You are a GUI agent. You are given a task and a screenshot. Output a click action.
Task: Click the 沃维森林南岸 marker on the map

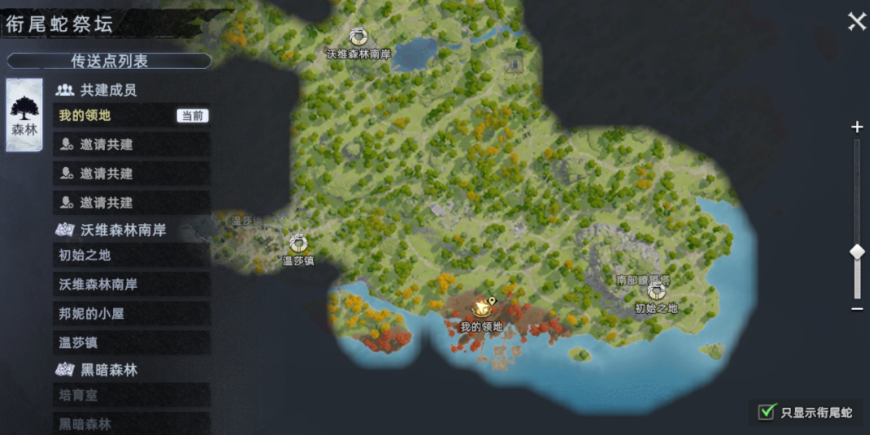pos(358,38)
